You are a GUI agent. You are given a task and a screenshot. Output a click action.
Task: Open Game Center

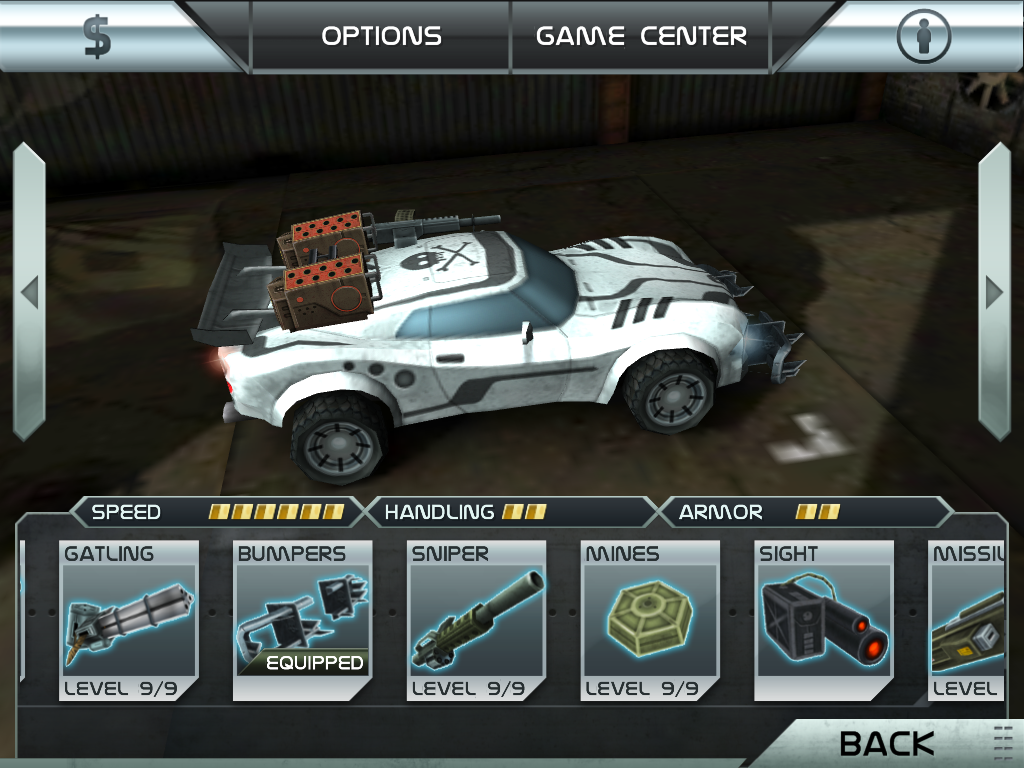click(641, 37)
